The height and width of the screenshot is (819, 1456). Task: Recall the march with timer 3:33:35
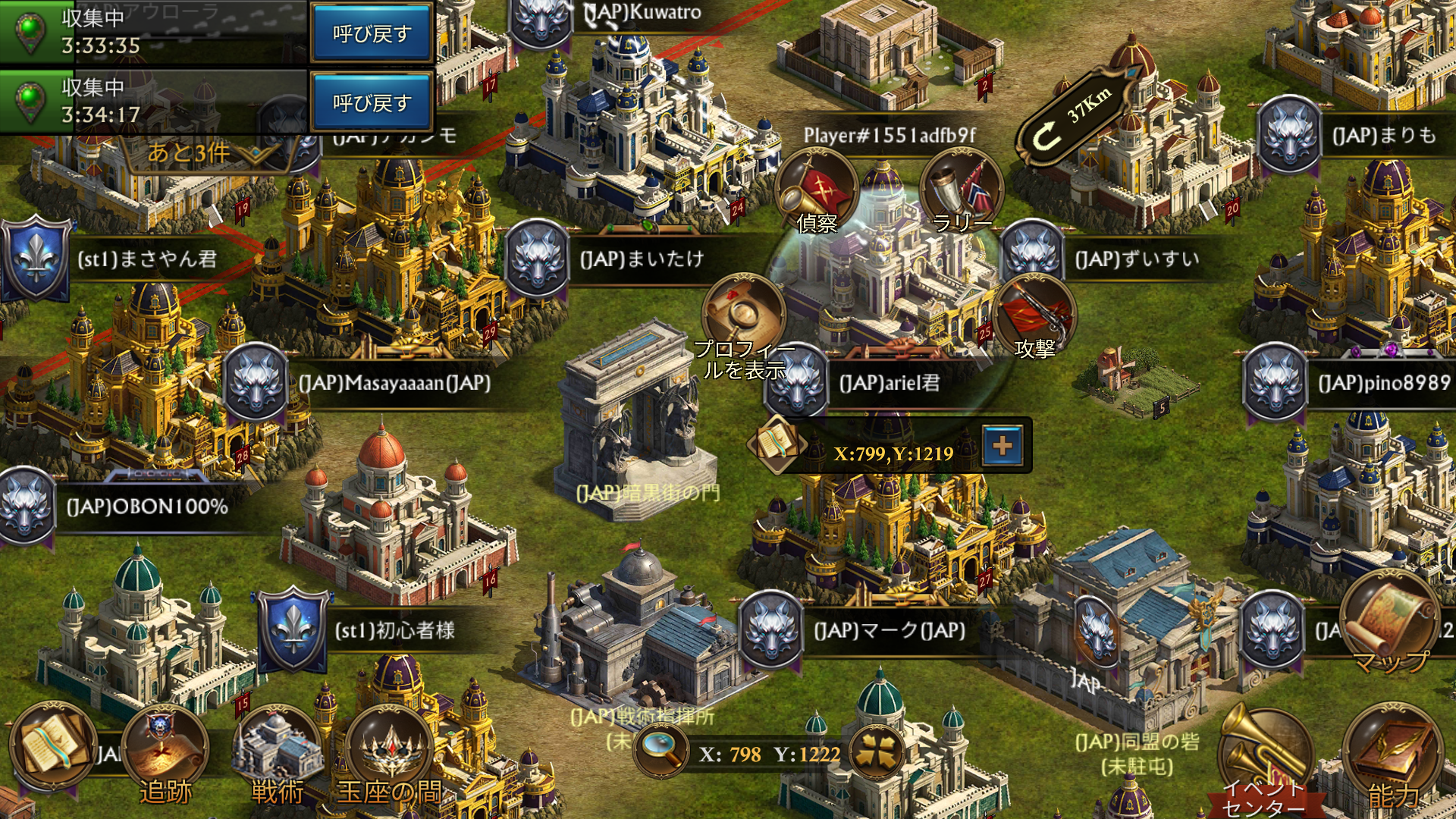tap(371, 33)
